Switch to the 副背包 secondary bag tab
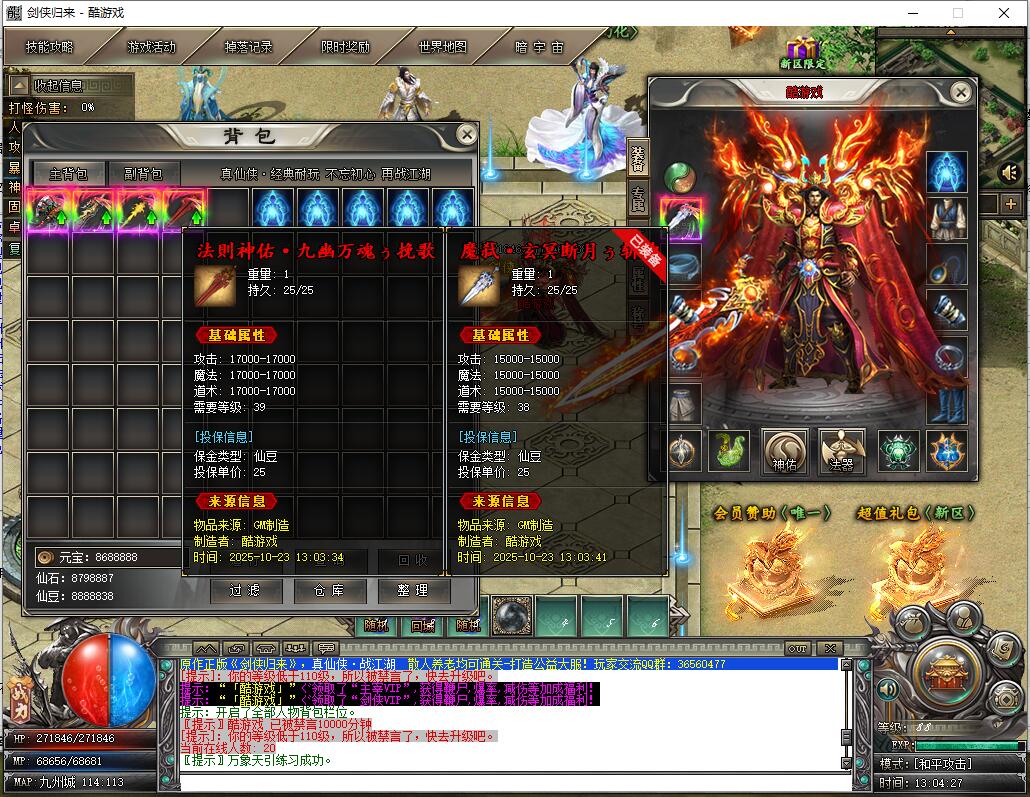The height and width of the screenshot is (797, 1030). [144, 173]
